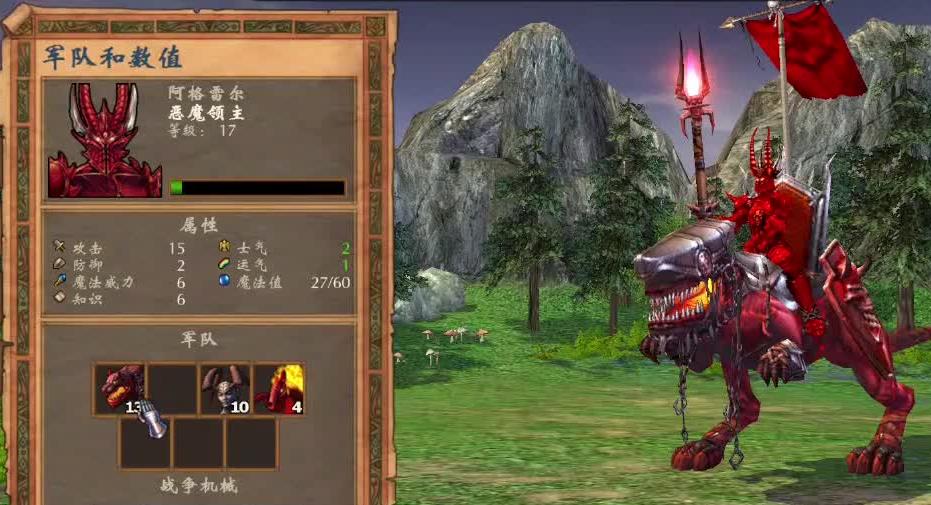931x505 pixels.
Task: Select the horned succubus stack of 10
Action: (x=225, y=389)
